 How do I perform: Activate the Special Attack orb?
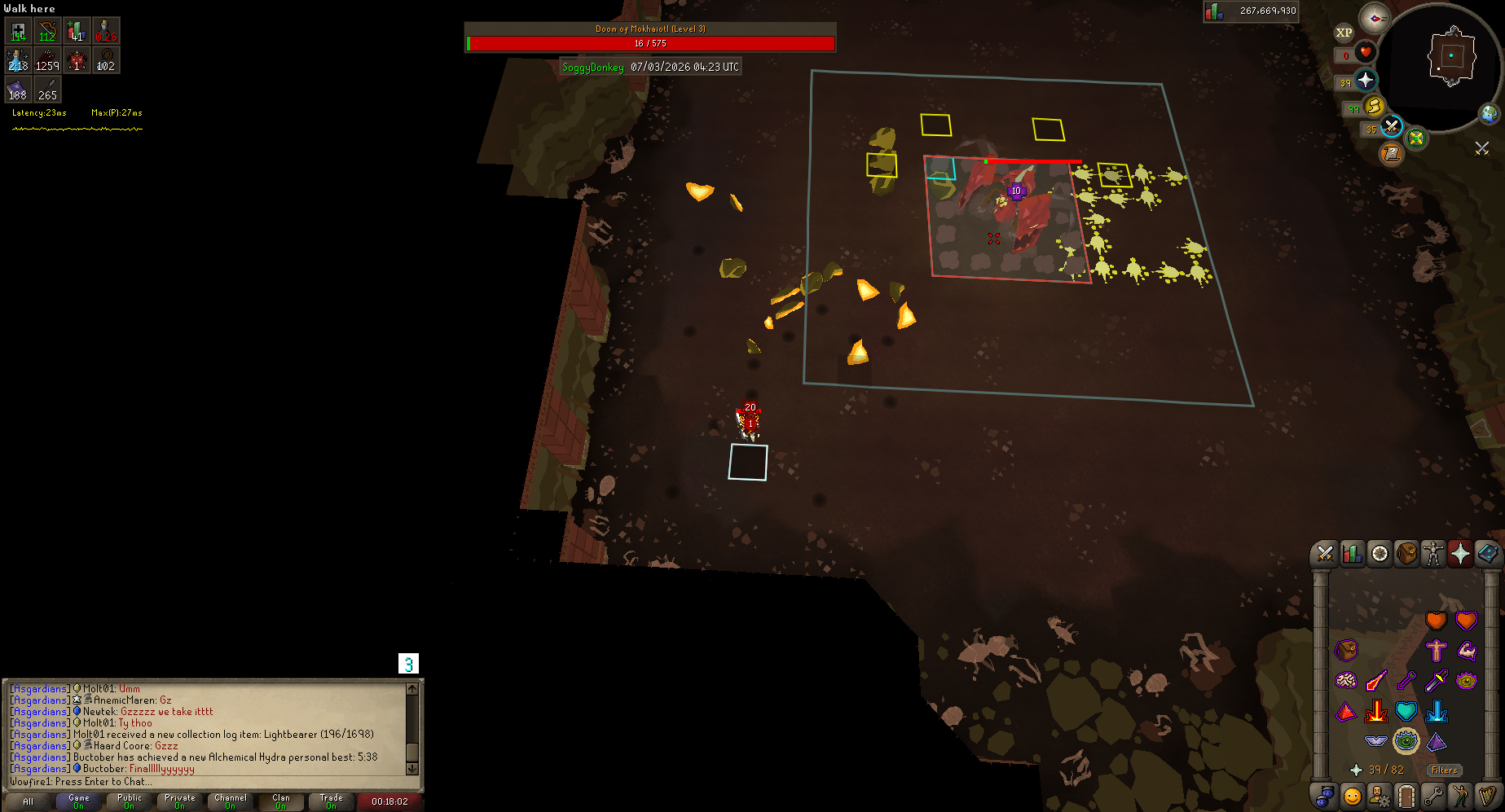(x=1391, y=127)
